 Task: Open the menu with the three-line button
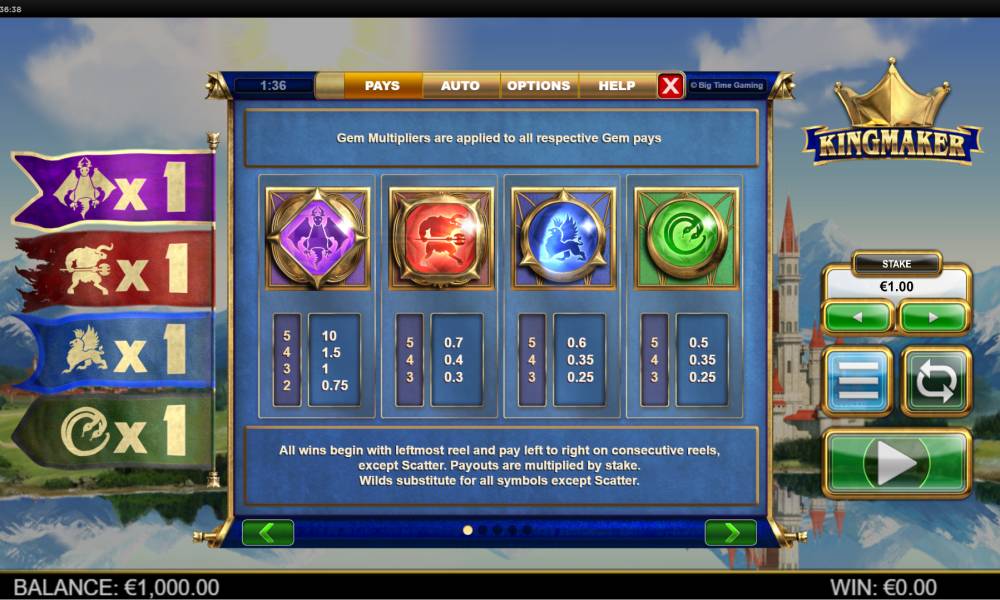[x=857, y=381]
